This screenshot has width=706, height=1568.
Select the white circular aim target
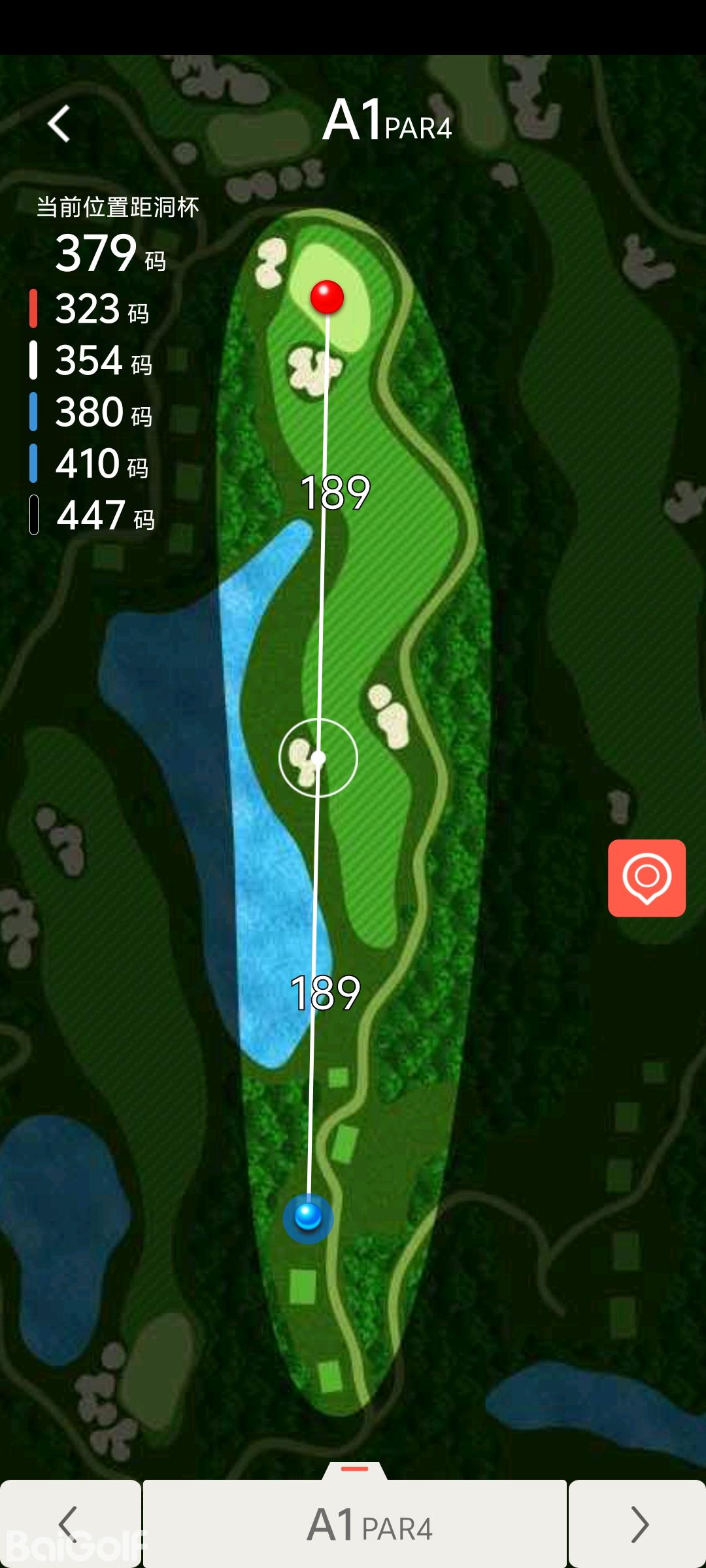[x=318, y=758]
